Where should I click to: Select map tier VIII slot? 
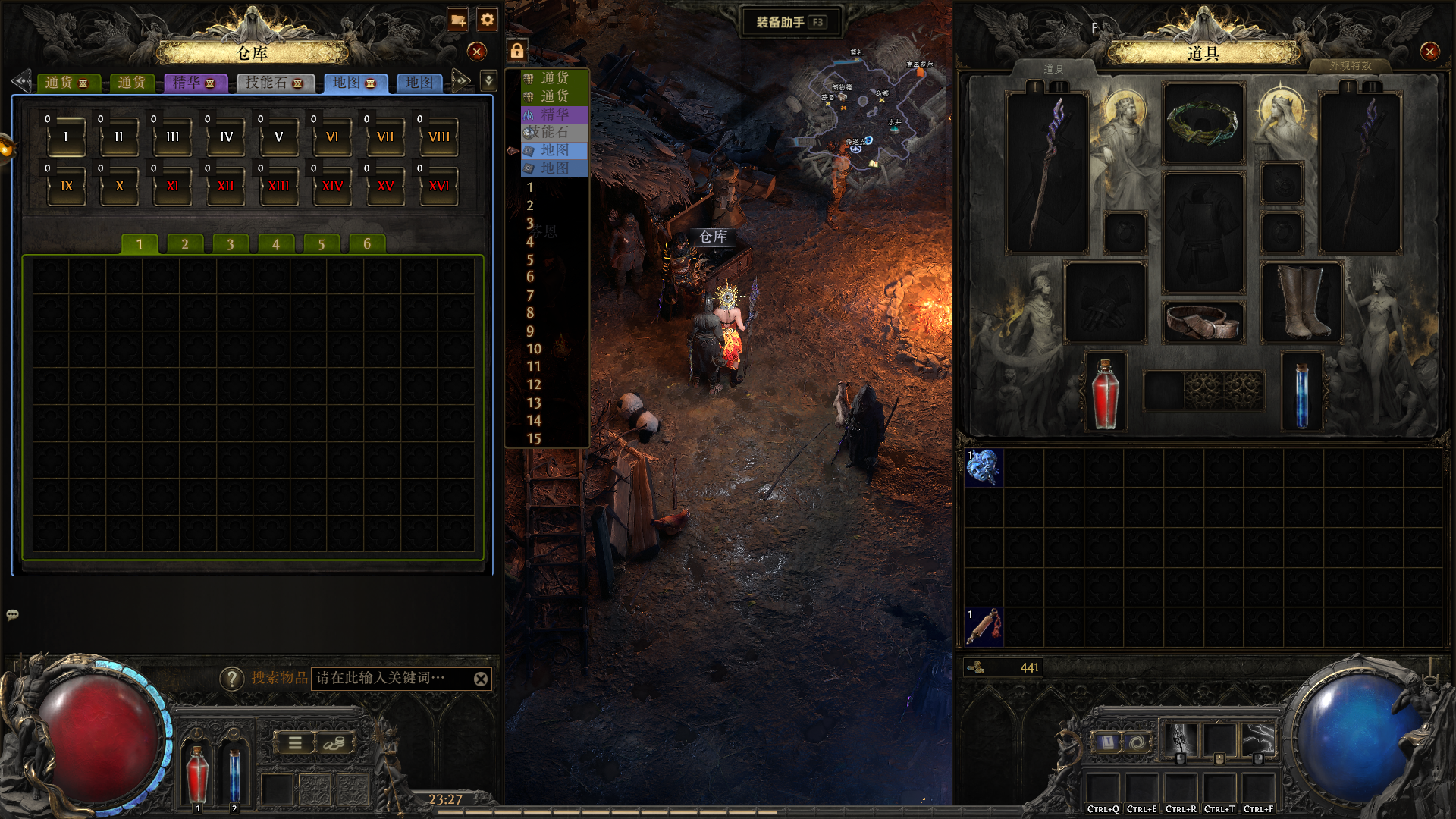tap(439, 136)
